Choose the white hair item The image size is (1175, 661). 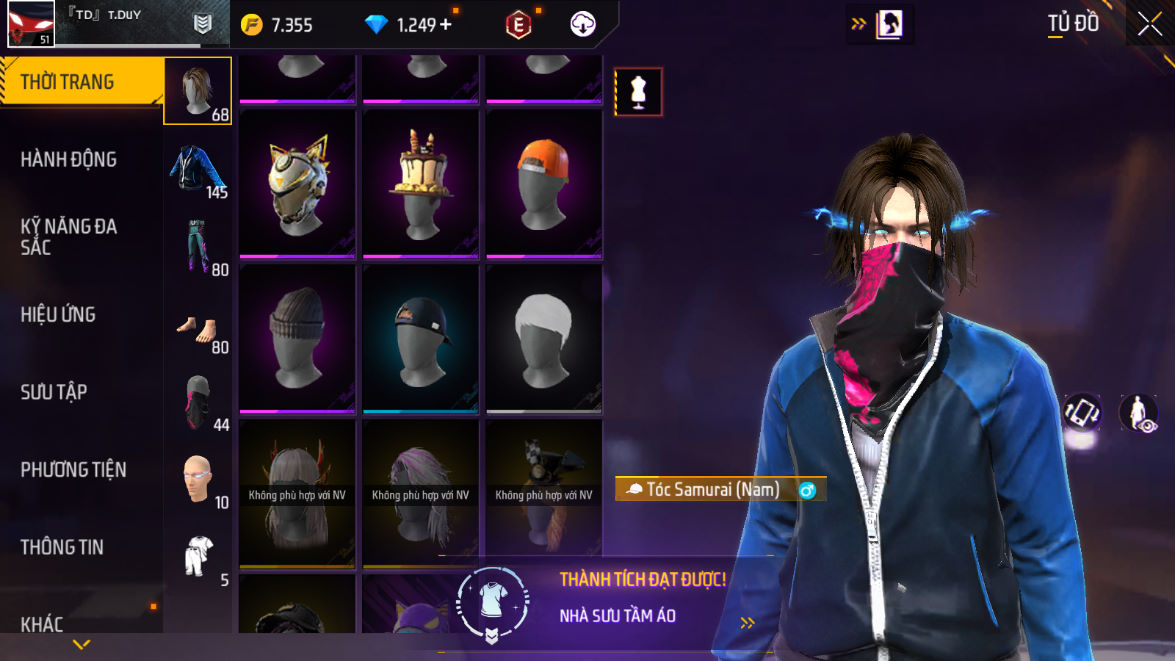pyautogui.click(x=544, y=336)
